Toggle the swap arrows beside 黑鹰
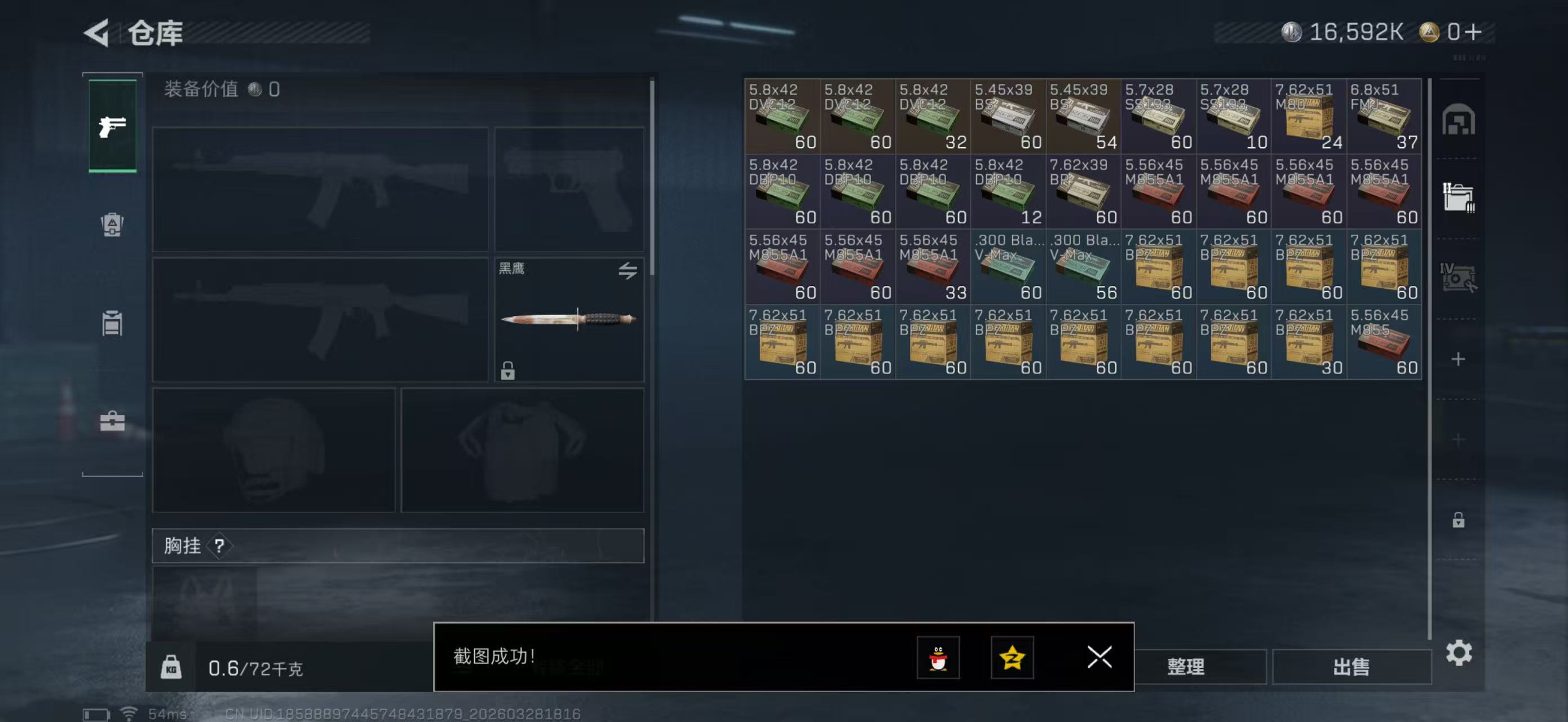This screenshot has height=722, width=1568. [x=628, y=271]
